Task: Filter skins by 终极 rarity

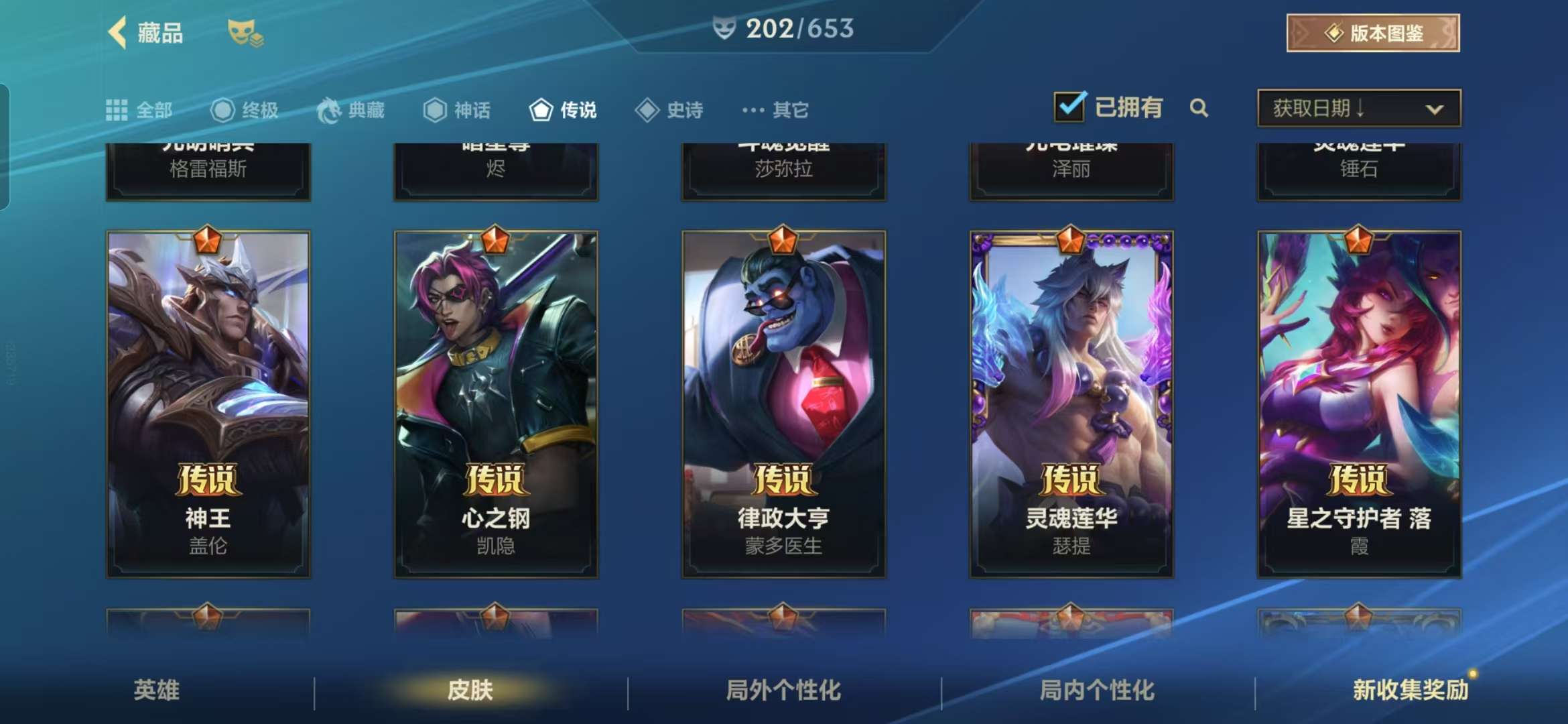Action: click(x=245, y=110)
